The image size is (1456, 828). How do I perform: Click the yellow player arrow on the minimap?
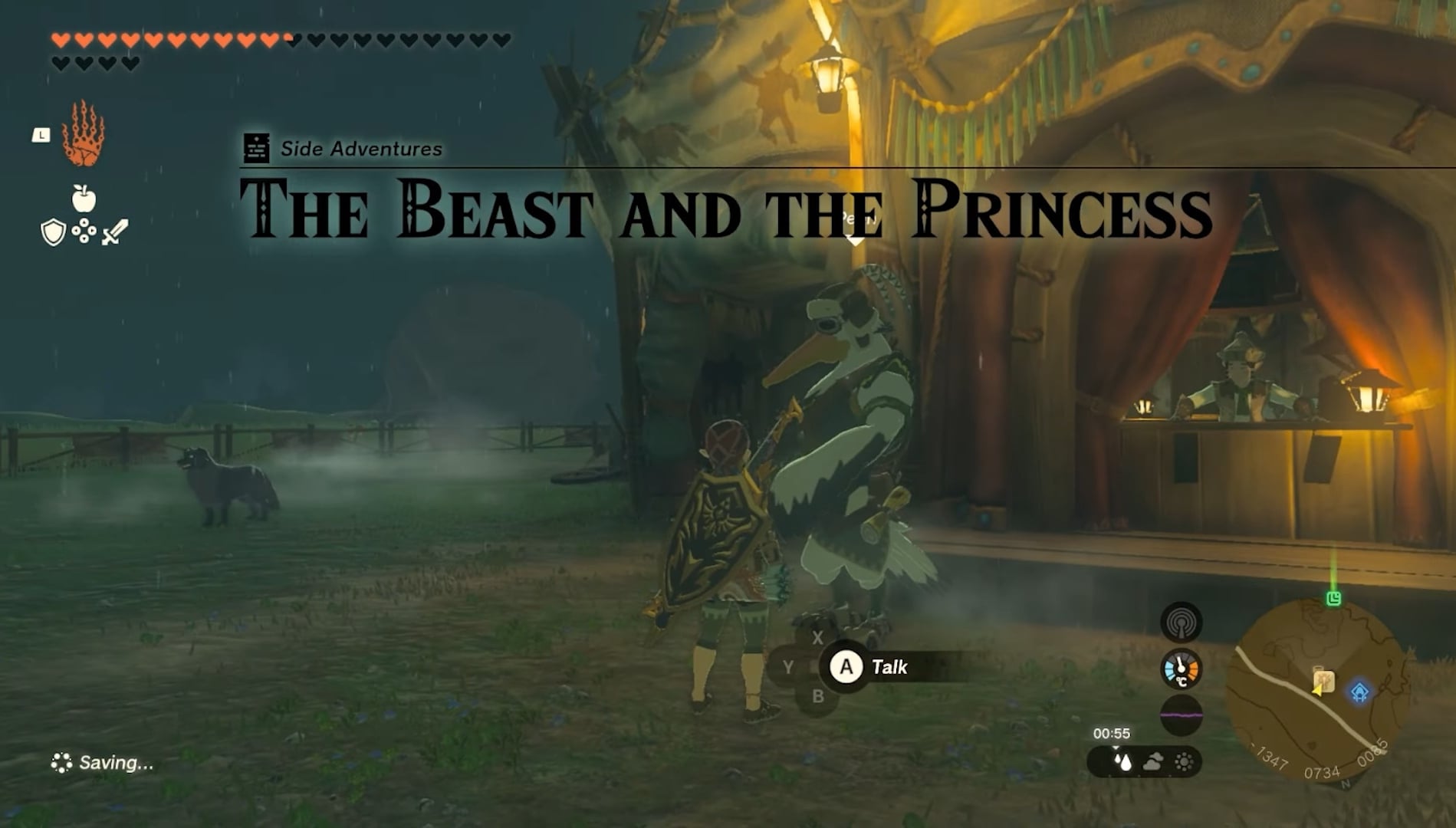click(1316, 692)
